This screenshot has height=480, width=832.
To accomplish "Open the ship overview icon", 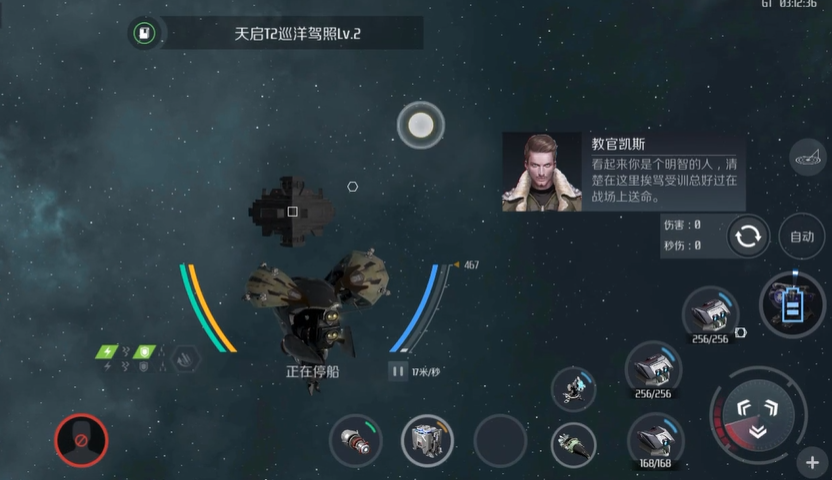I will pyautogui.click(x=808, y=156).
